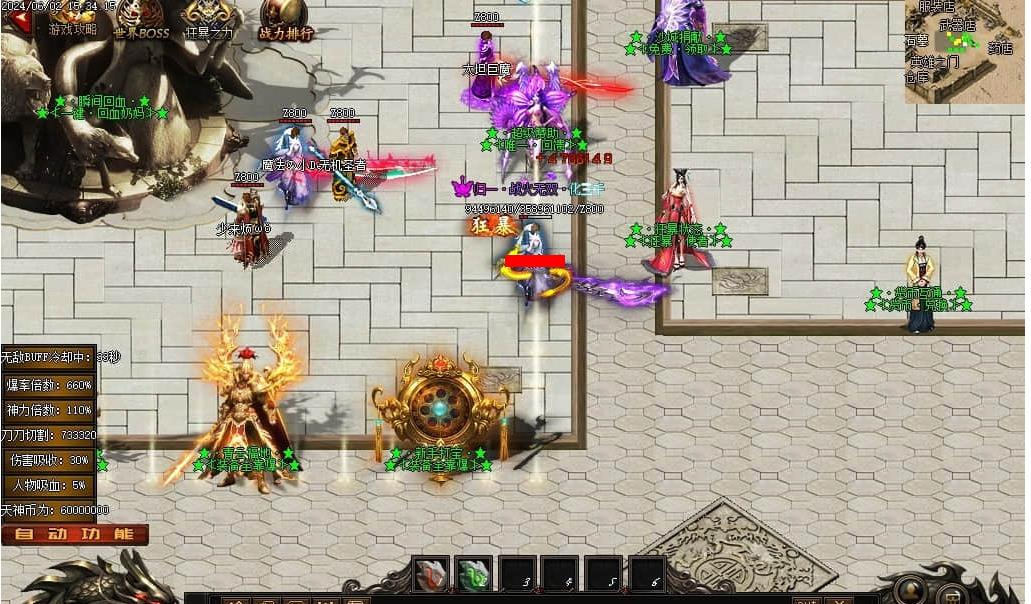
Task: Open the minimap in the corner
Action: [x=963, y=50]
